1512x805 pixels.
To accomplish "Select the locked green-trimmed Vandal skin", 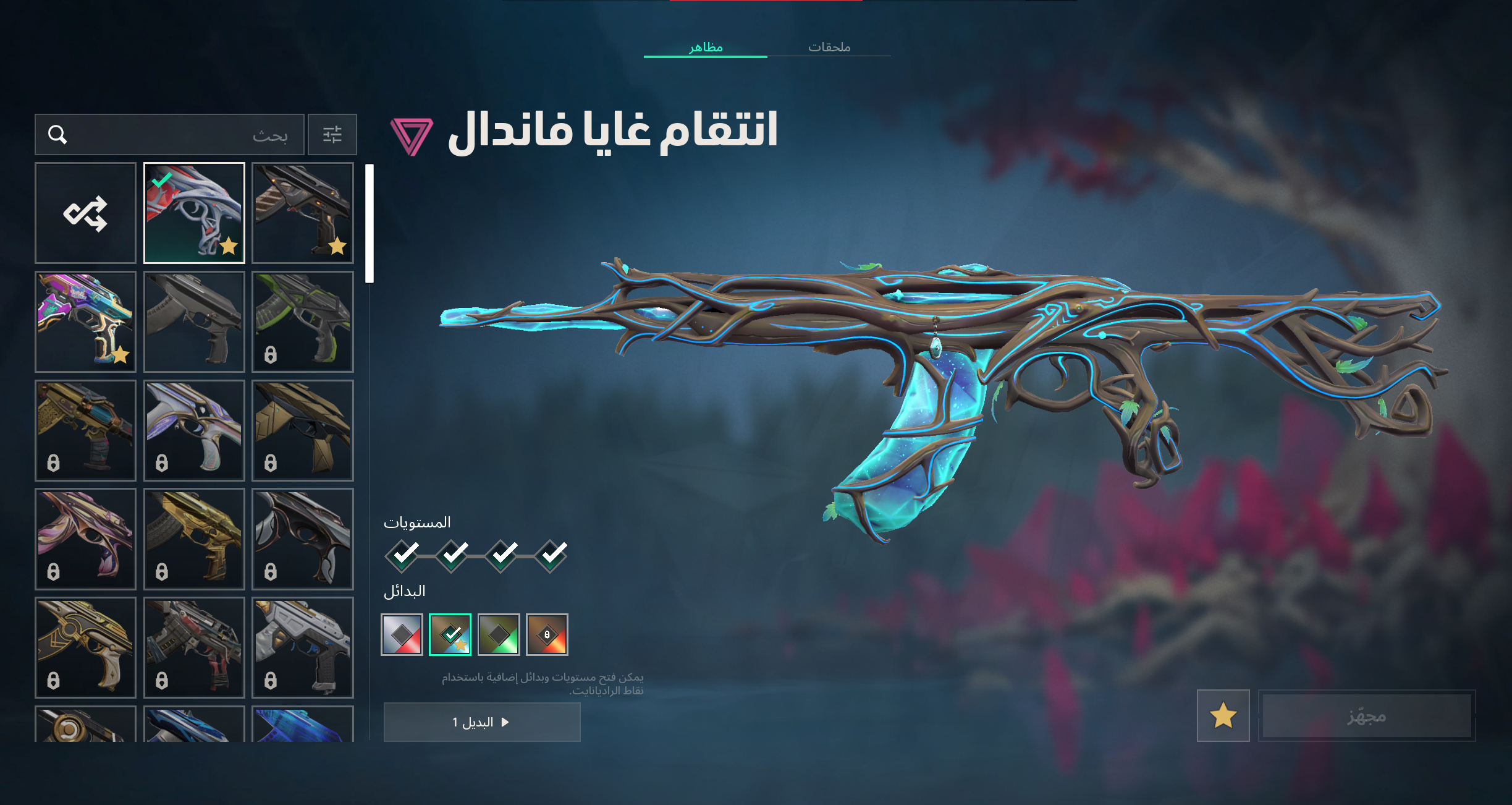I will (303, 322).
